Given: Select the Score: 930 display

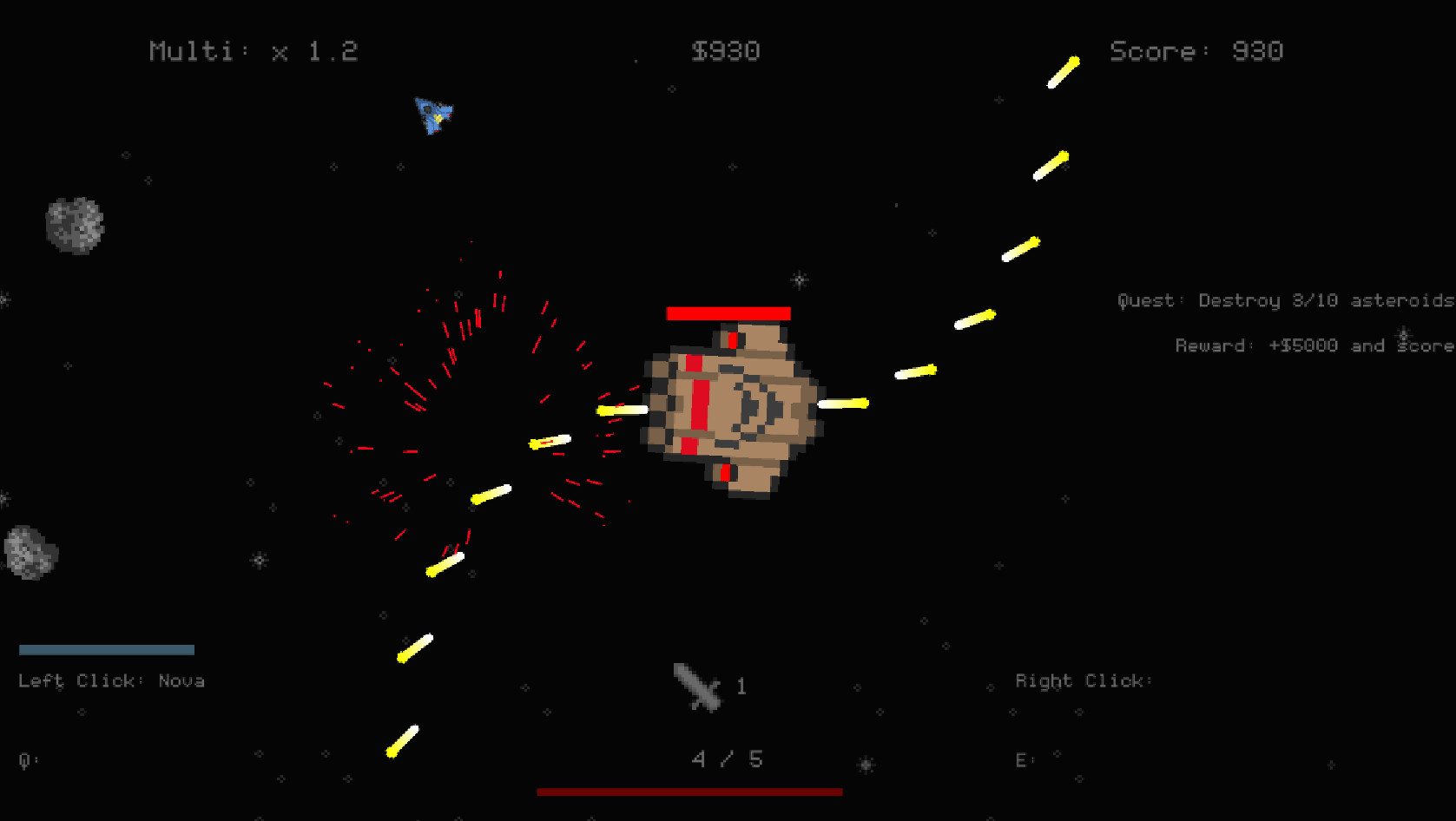Looking at the screenshot, I should click(1196, 50).
